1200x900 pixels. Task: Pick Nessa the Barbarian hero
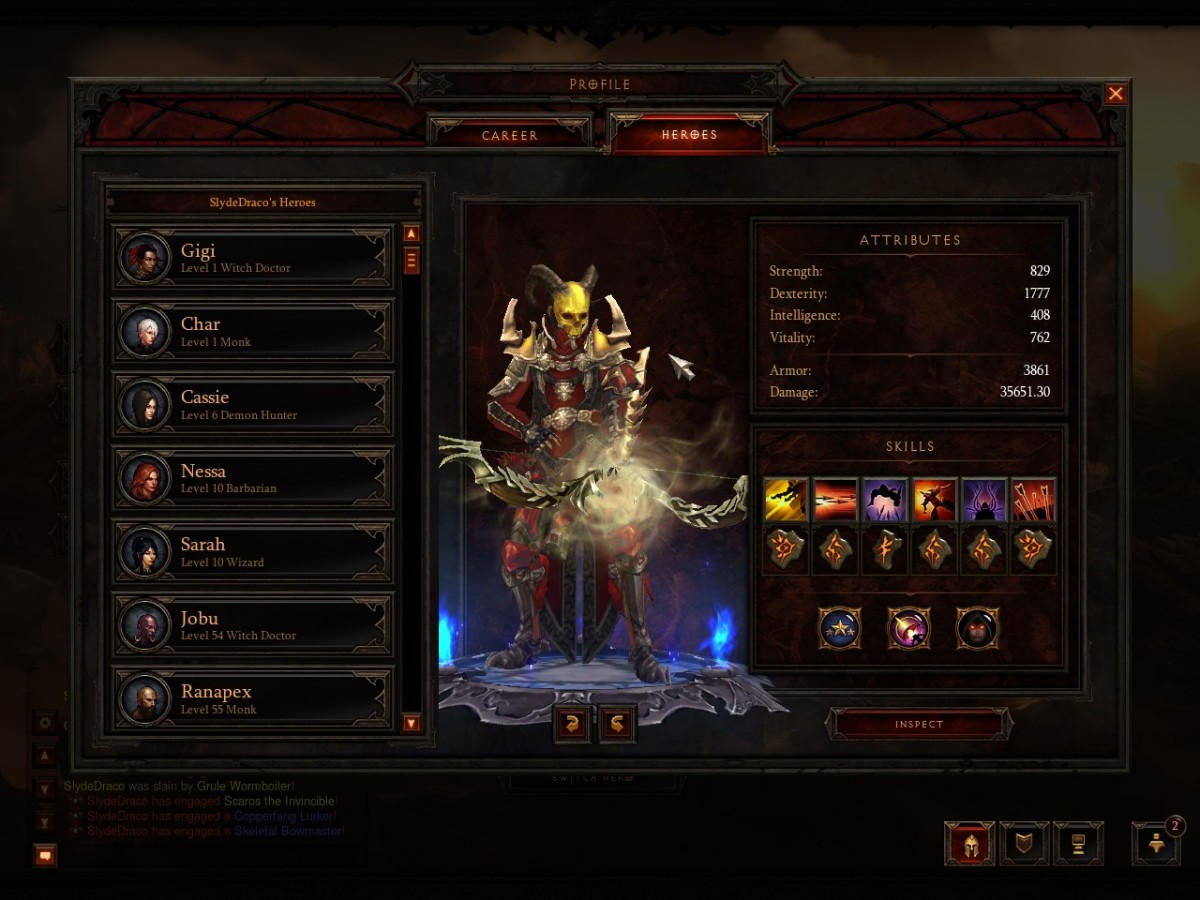(252, 478)
